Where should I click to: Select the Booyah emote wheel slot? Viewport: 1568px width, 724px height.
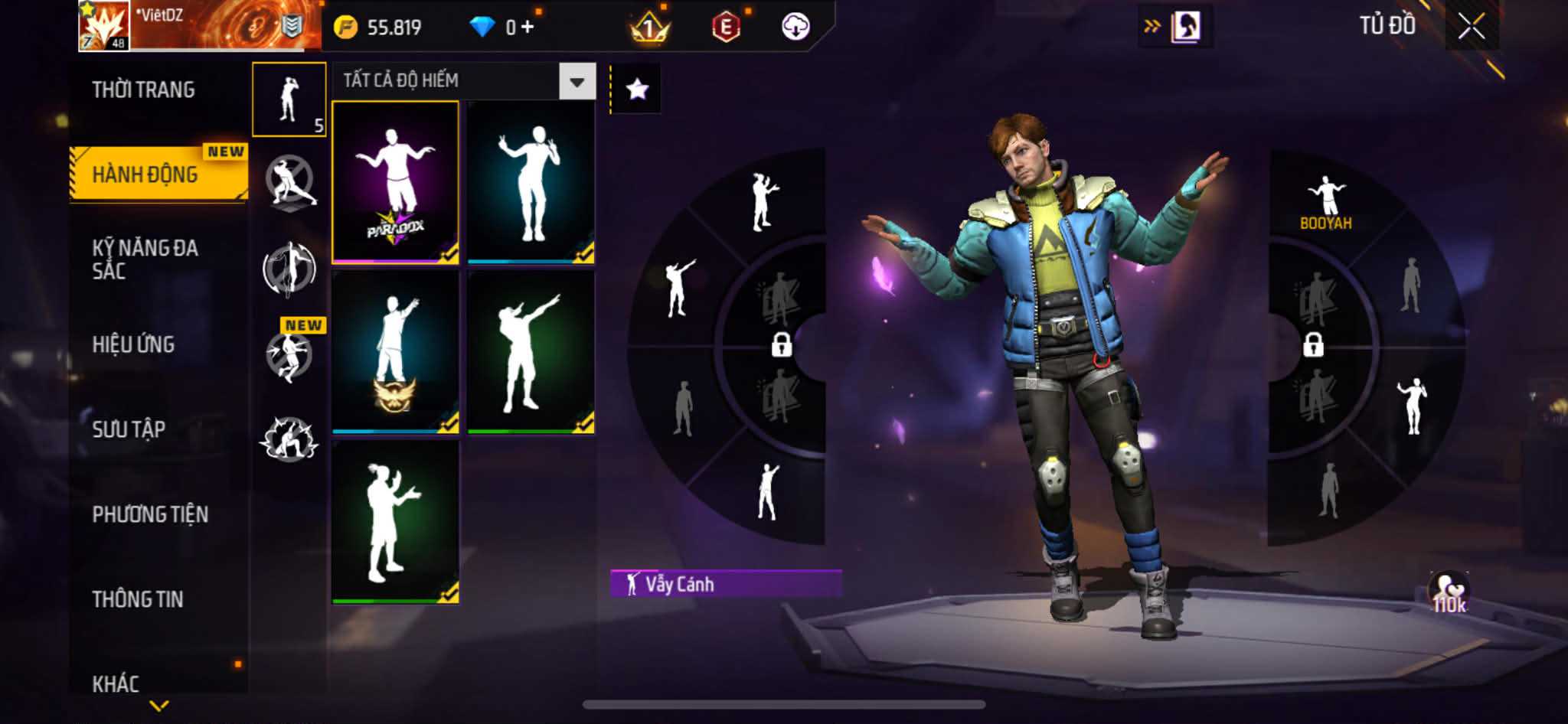coord(1326,202)
